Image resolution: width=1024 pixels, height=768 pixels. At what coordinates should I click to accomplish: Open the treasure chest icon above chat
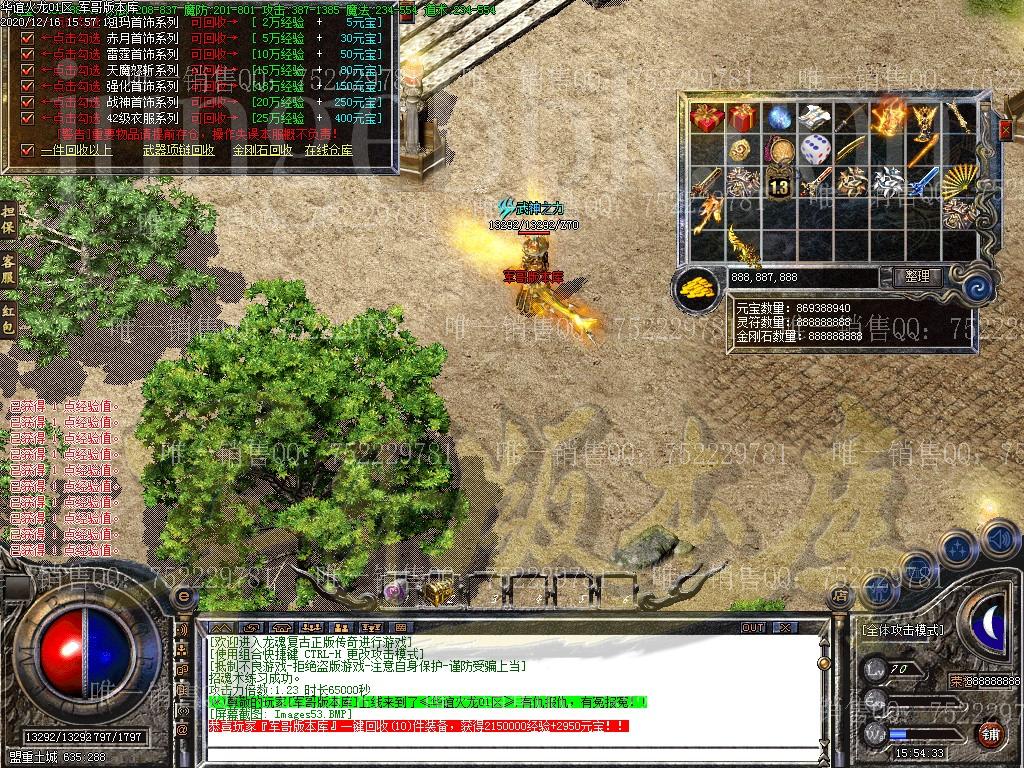tap(437, 592)
